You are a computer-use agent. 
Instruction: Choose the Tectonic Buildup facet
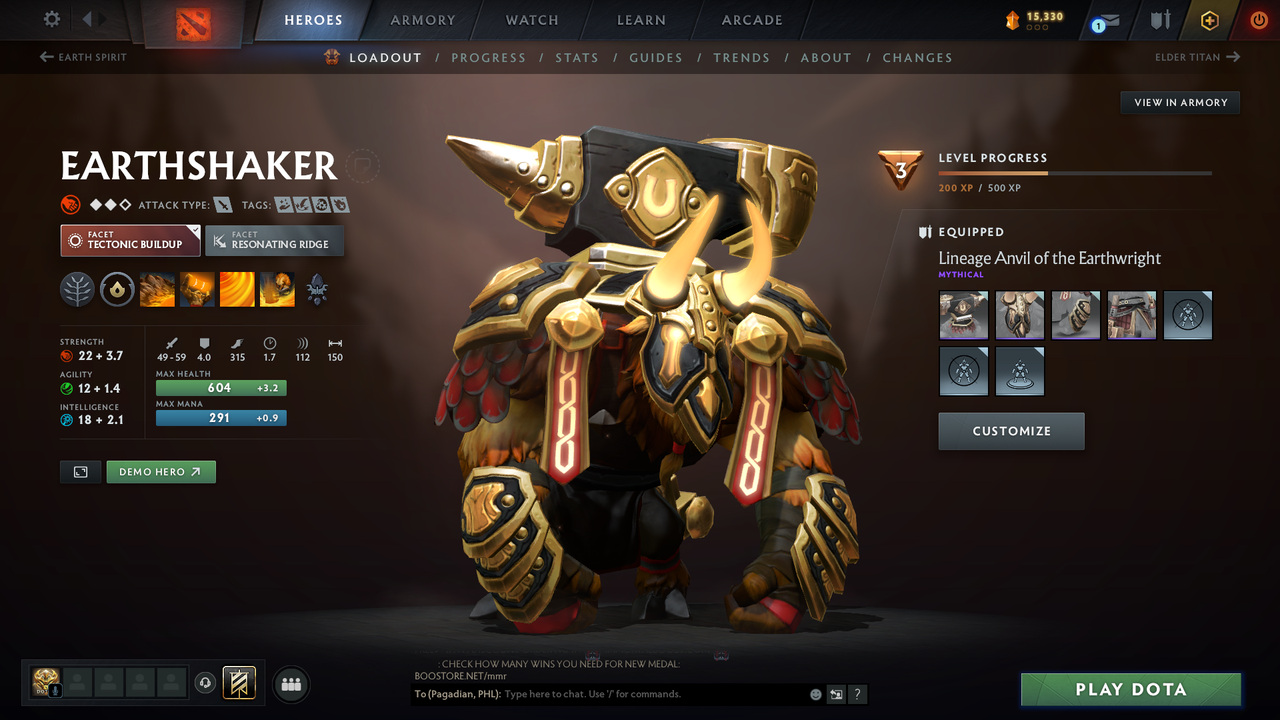(130, 241)
